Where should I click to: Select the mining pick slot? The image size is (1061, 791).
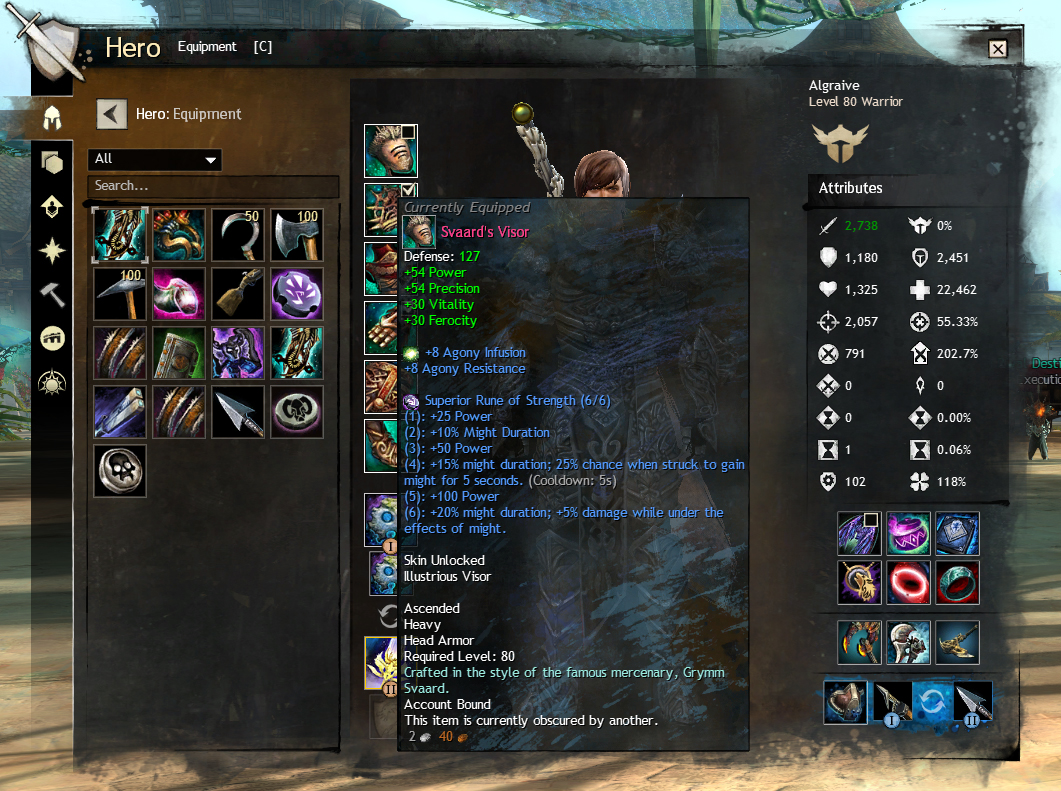[120, 294]
